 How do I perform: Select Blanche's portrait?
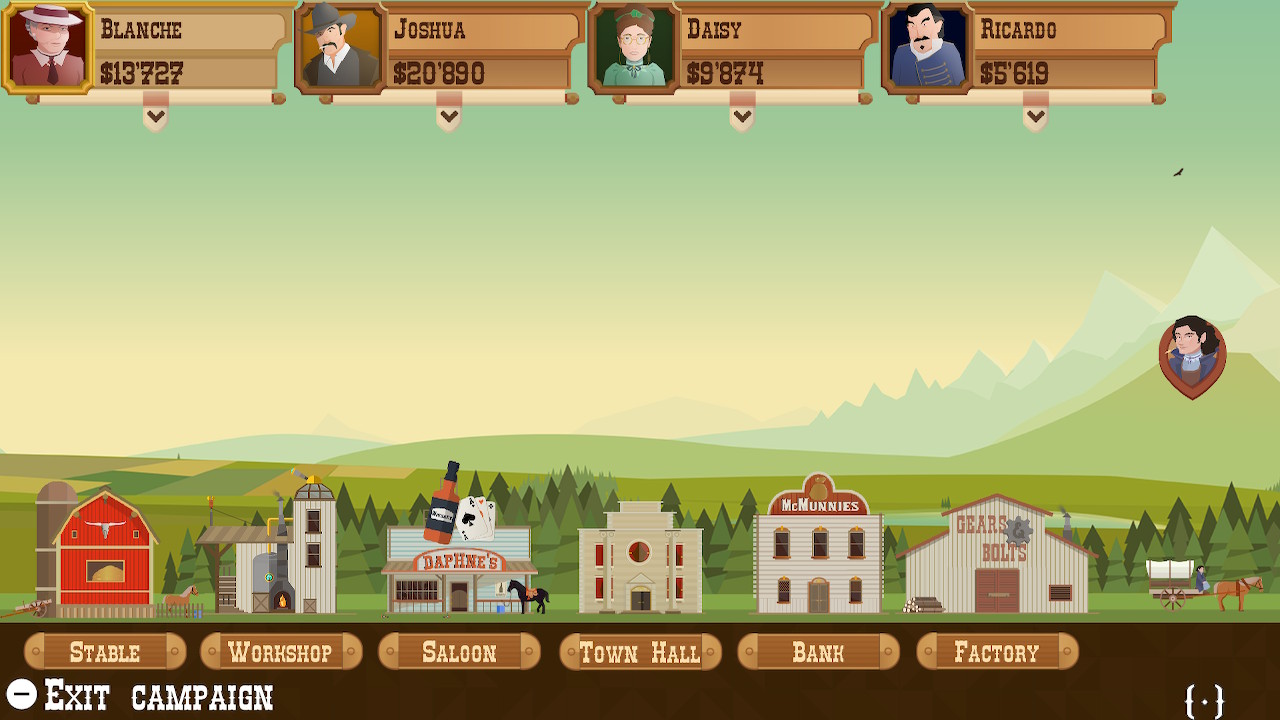[x=48, y=47]
